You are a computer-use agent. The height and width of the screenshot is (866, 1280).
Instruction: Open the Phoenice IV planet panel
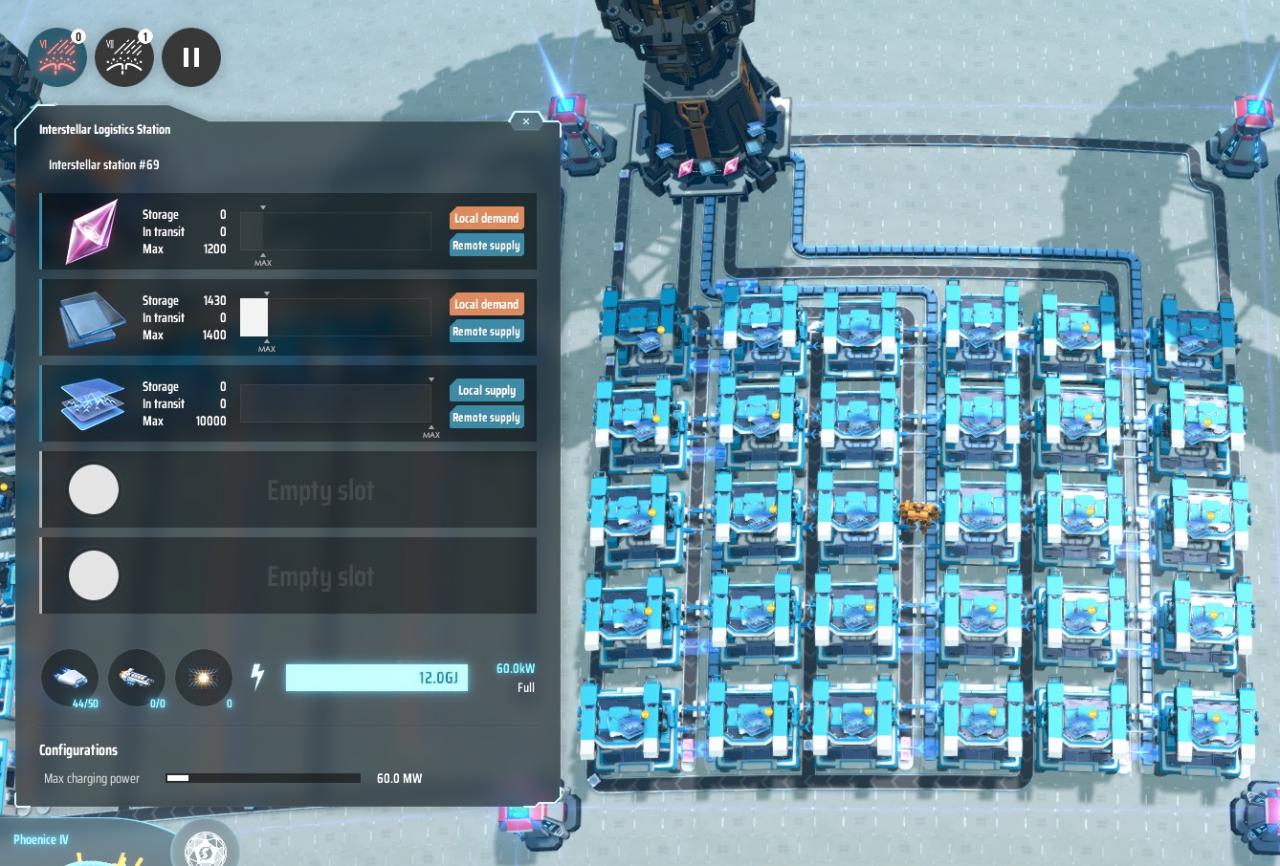[40, 840]
